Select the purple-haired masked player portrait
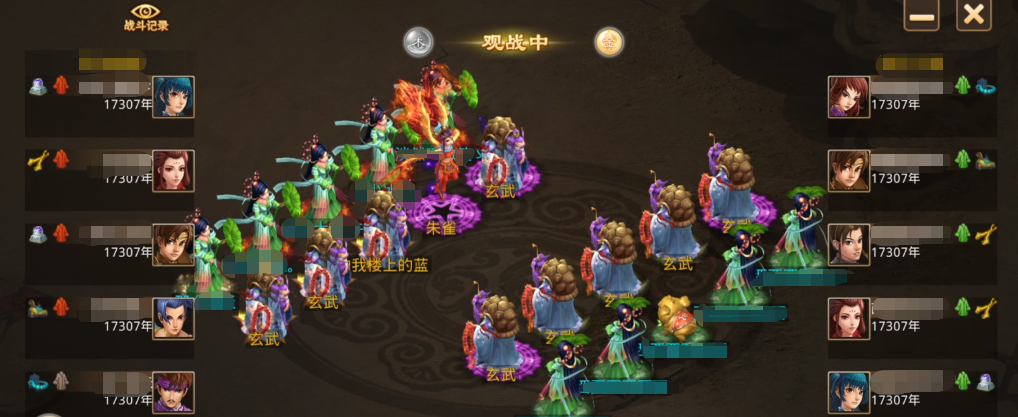 point(173,392)
